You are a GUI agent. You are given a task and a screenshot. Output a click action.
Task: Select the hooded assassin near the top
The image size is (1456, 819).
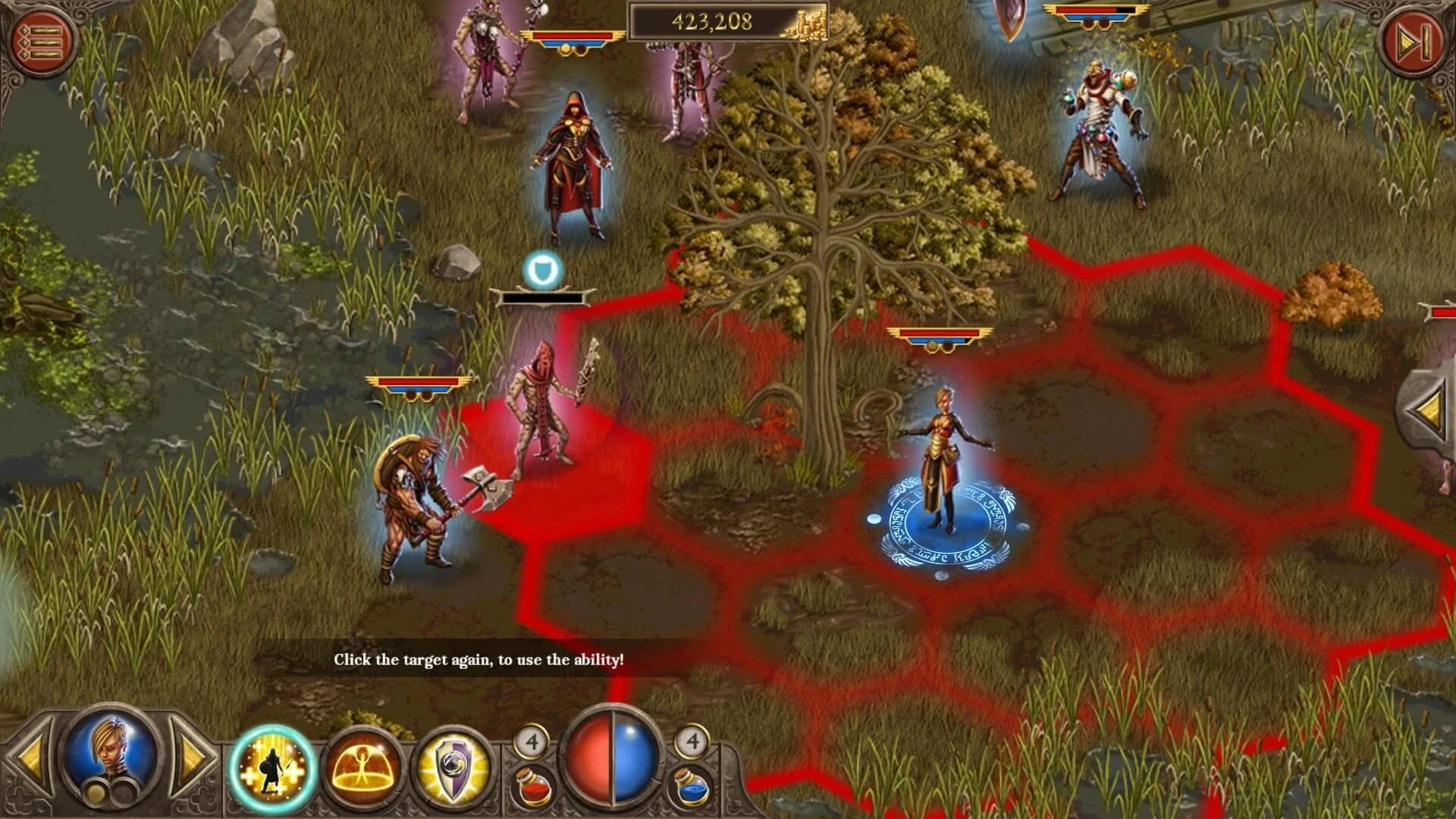click(576, 159)
